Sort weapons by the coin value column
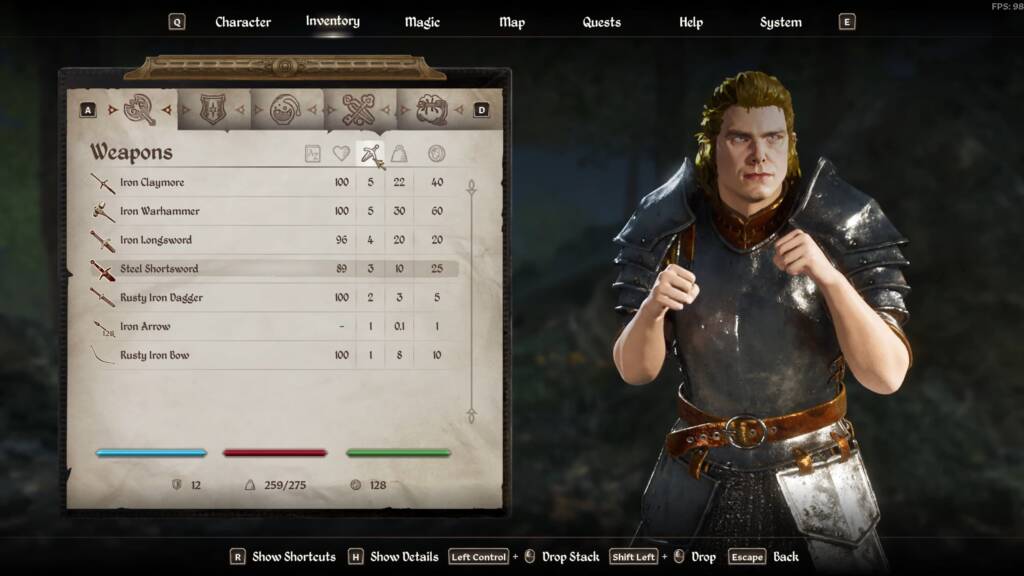This screenshot has width=1024, height=576. (x=436, y=154)
